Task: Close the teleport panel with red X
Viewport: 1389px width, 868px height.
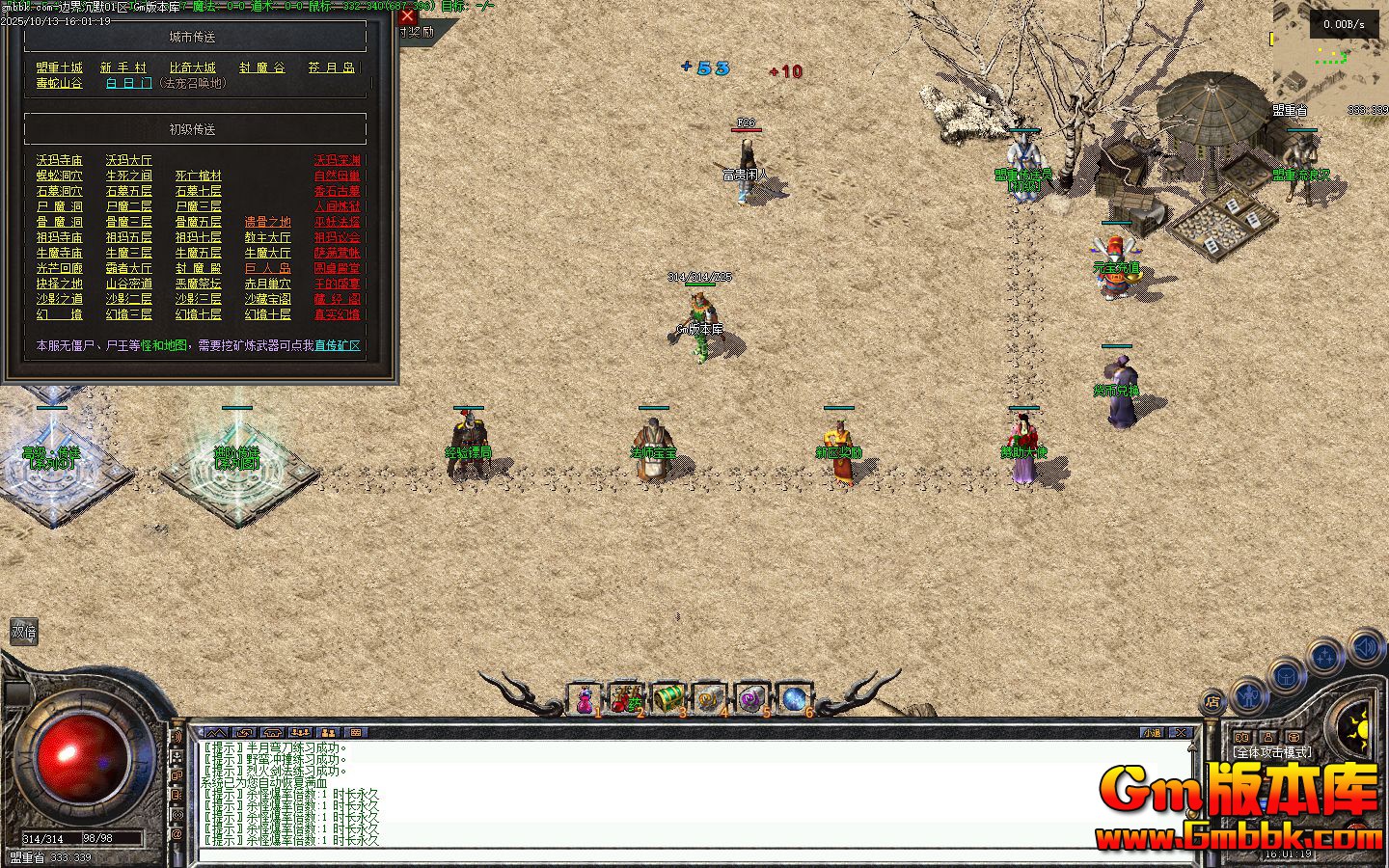Action: (407, 15)
